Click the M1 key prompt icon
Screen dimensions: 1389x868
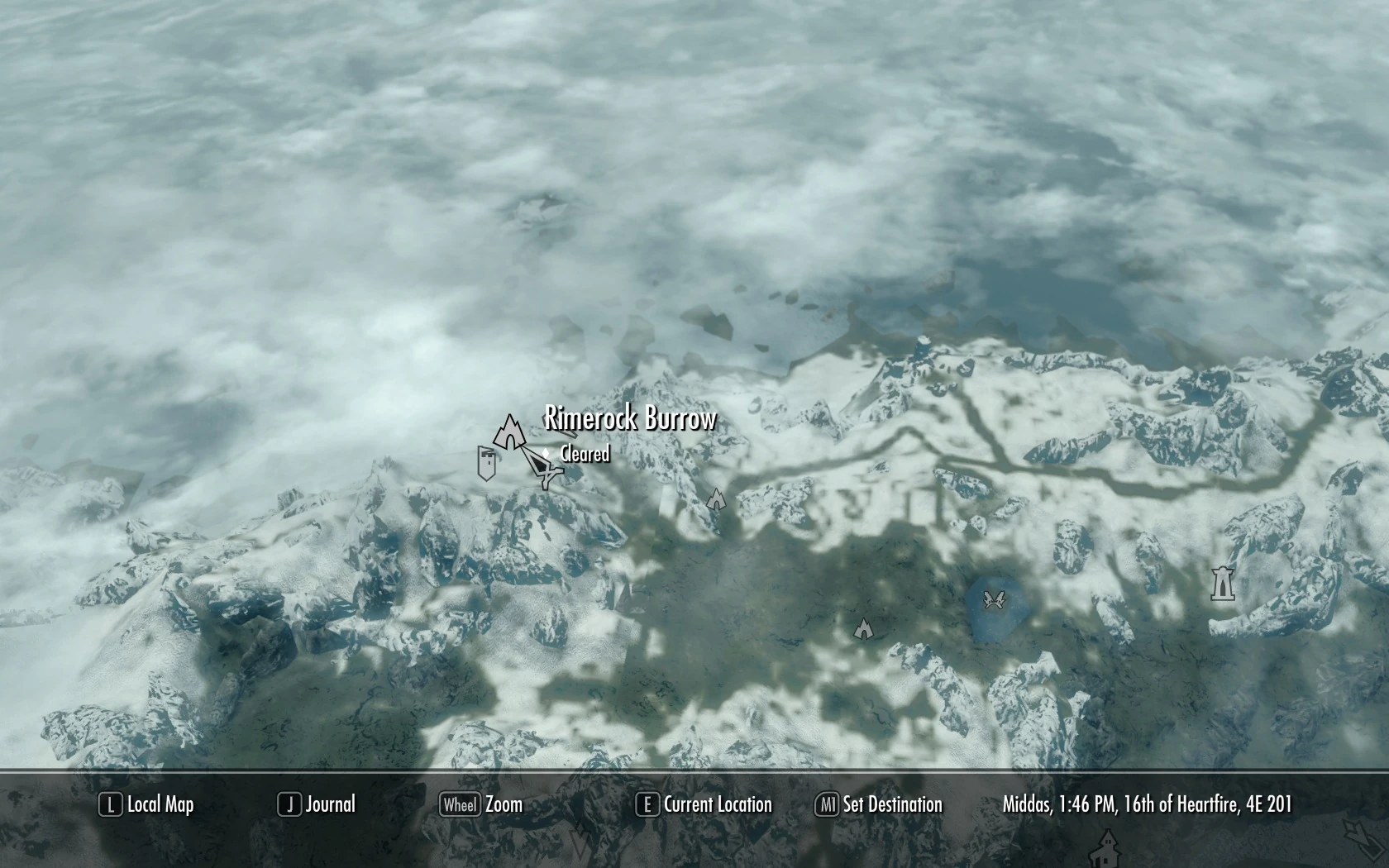(x=826, y=804)
